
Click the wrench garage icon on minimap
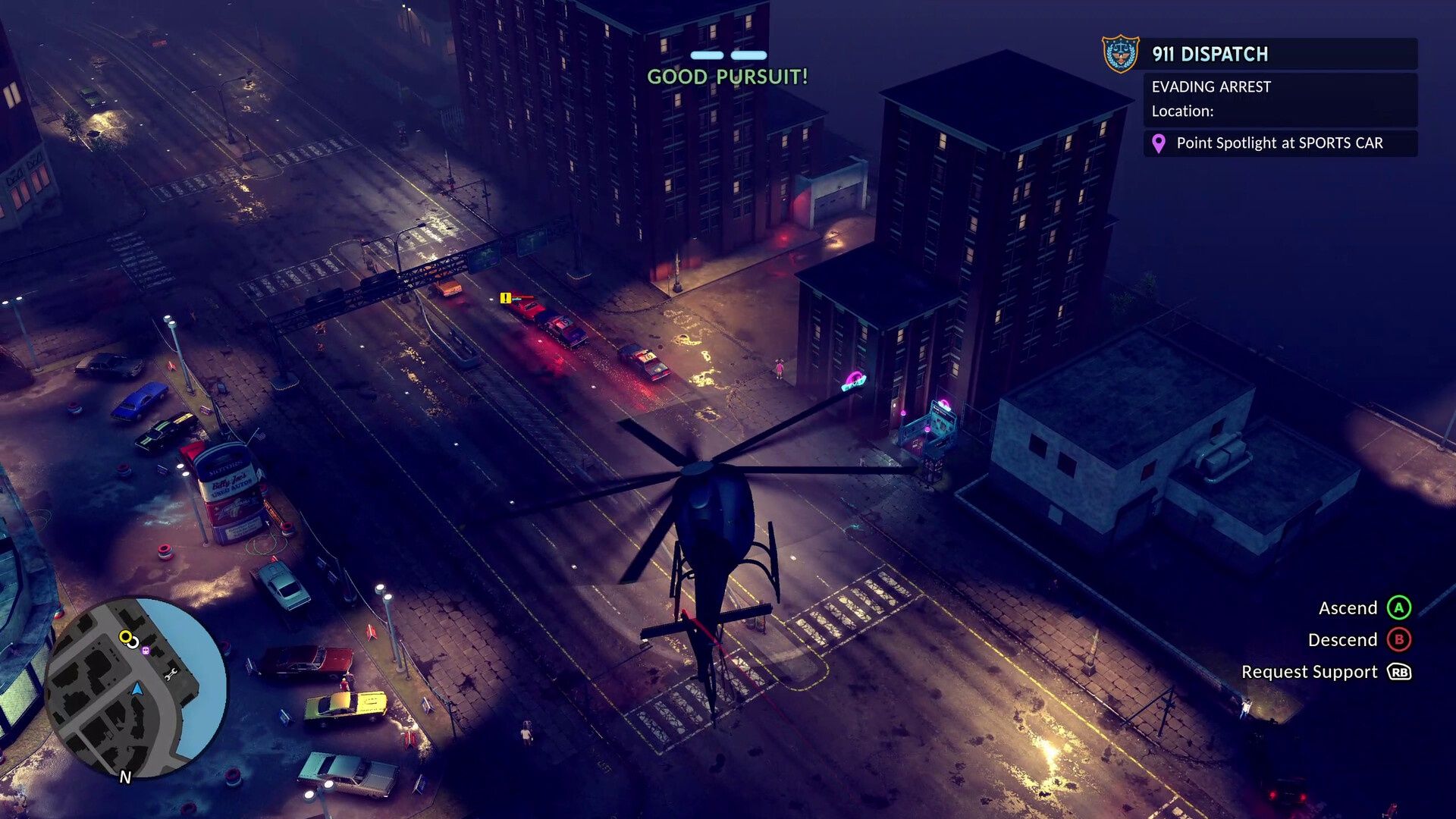(171, 673)
